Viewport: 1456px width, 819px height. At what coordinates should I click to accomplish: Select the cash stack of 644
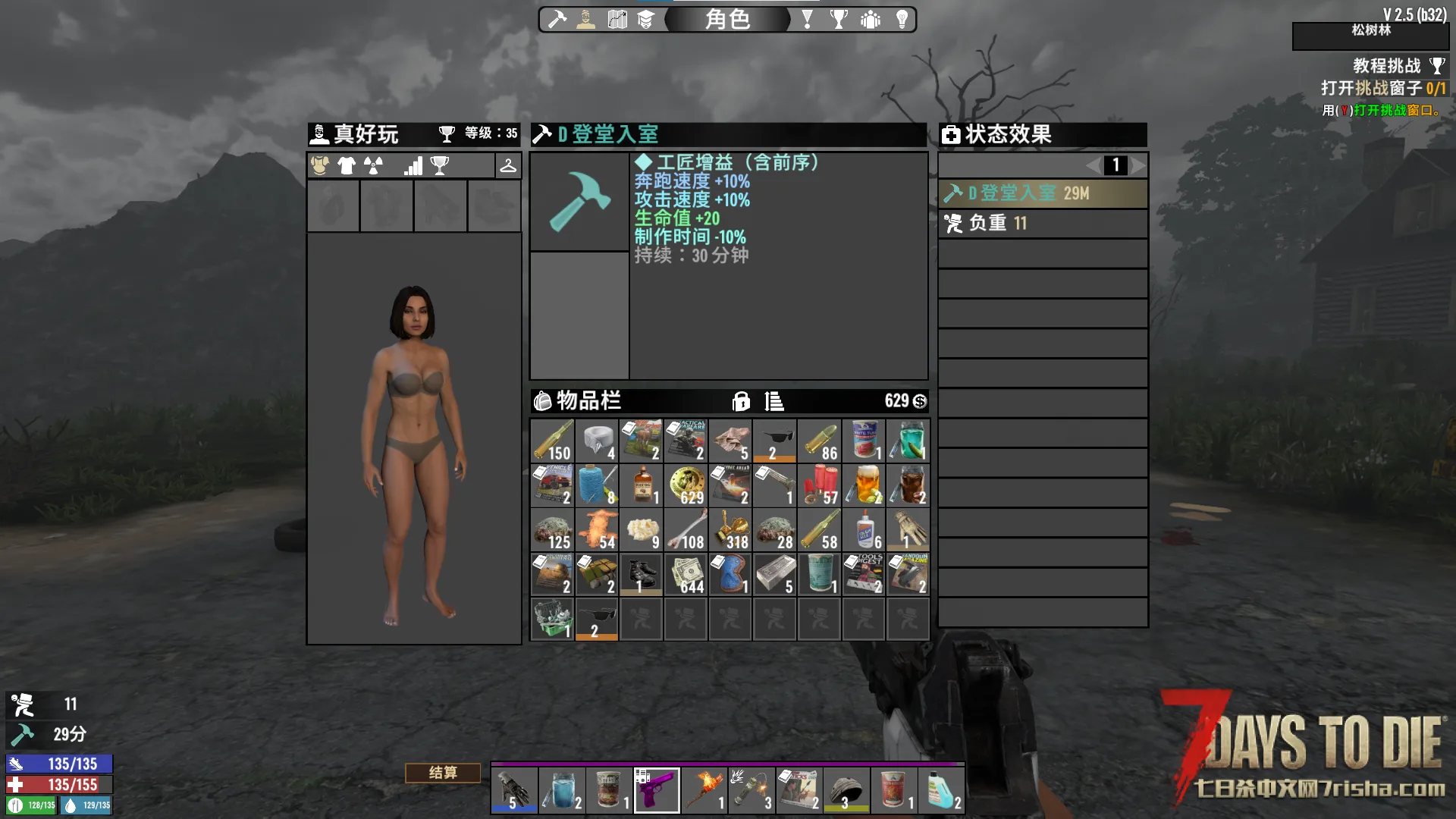click(686, 575)
